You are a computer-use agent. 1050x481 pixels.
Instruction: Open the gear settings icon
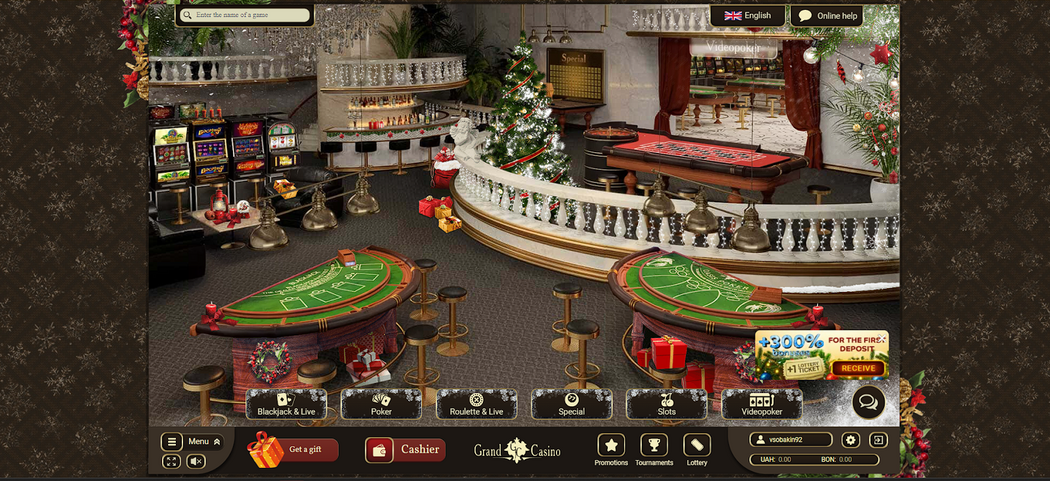tap(851, 440)
